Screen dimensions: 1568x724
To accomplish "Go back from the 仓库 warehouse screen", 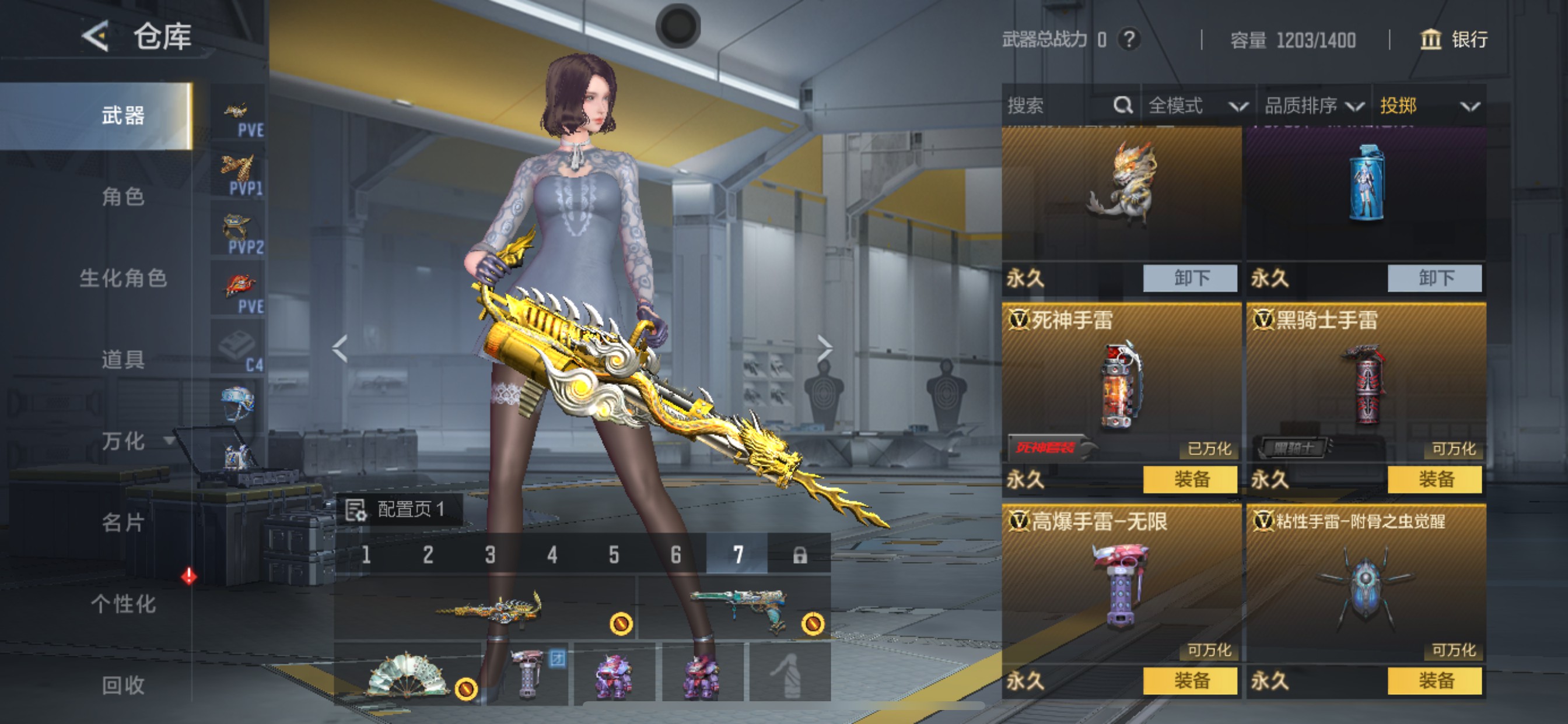I will (x=96, y=37).
